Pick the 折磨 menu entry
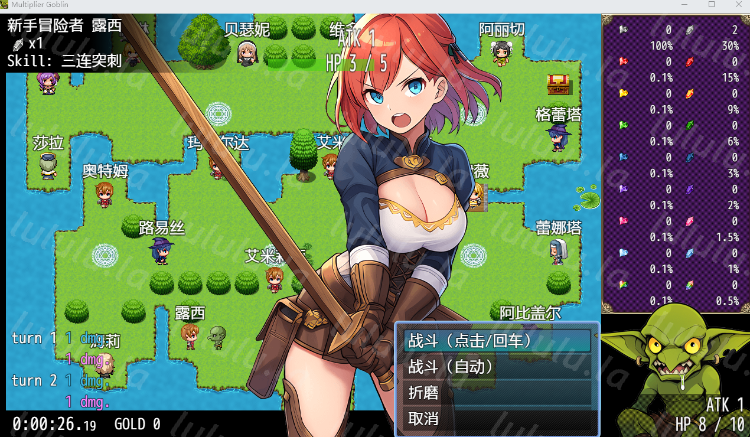The height and width of the screenshot is (437, 750). point(497,393)
